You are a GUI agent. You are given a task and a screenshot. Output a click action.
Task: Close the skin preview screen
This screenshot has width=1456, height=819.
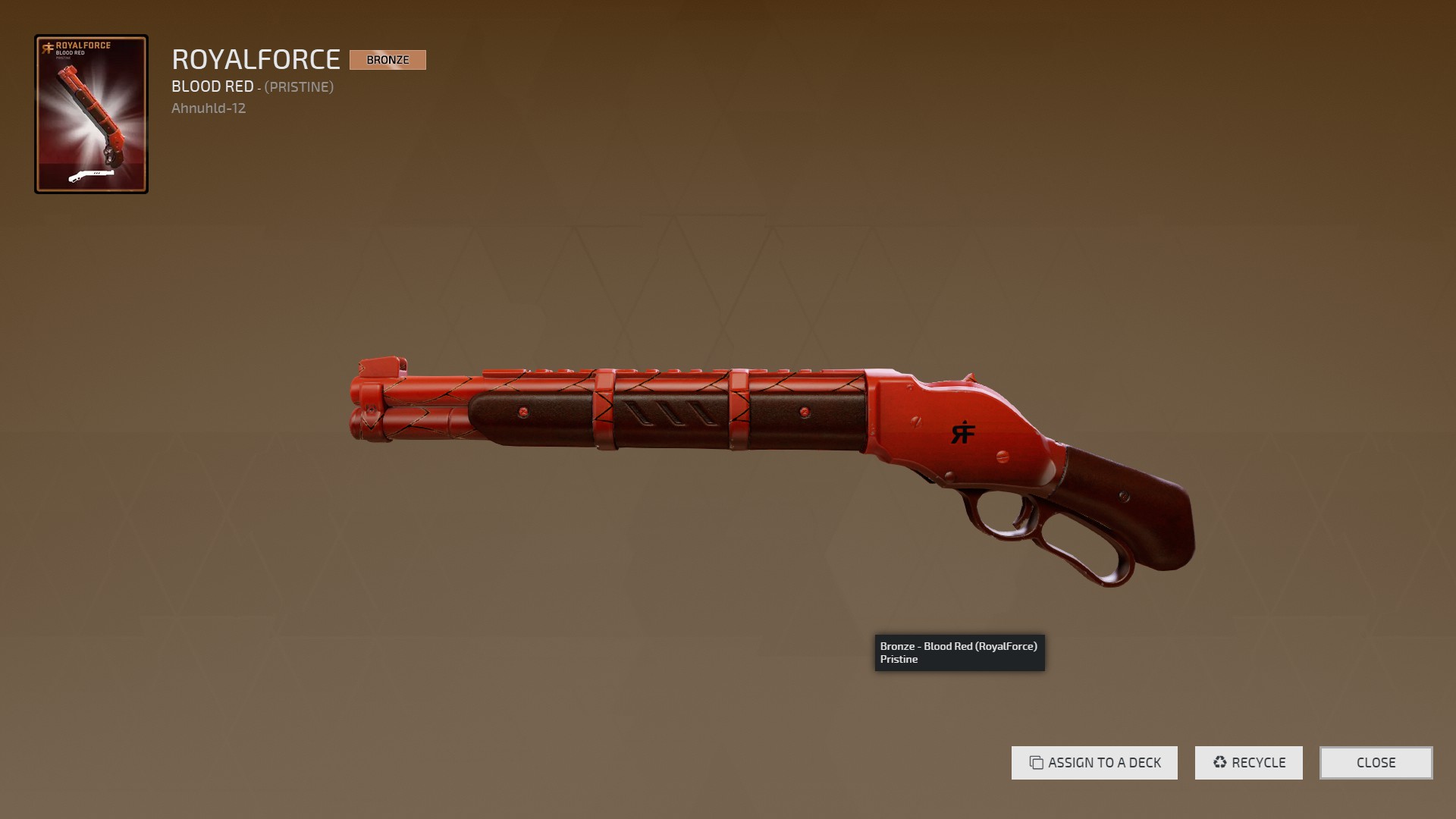pyautogui.click(x=1376, y=763)
